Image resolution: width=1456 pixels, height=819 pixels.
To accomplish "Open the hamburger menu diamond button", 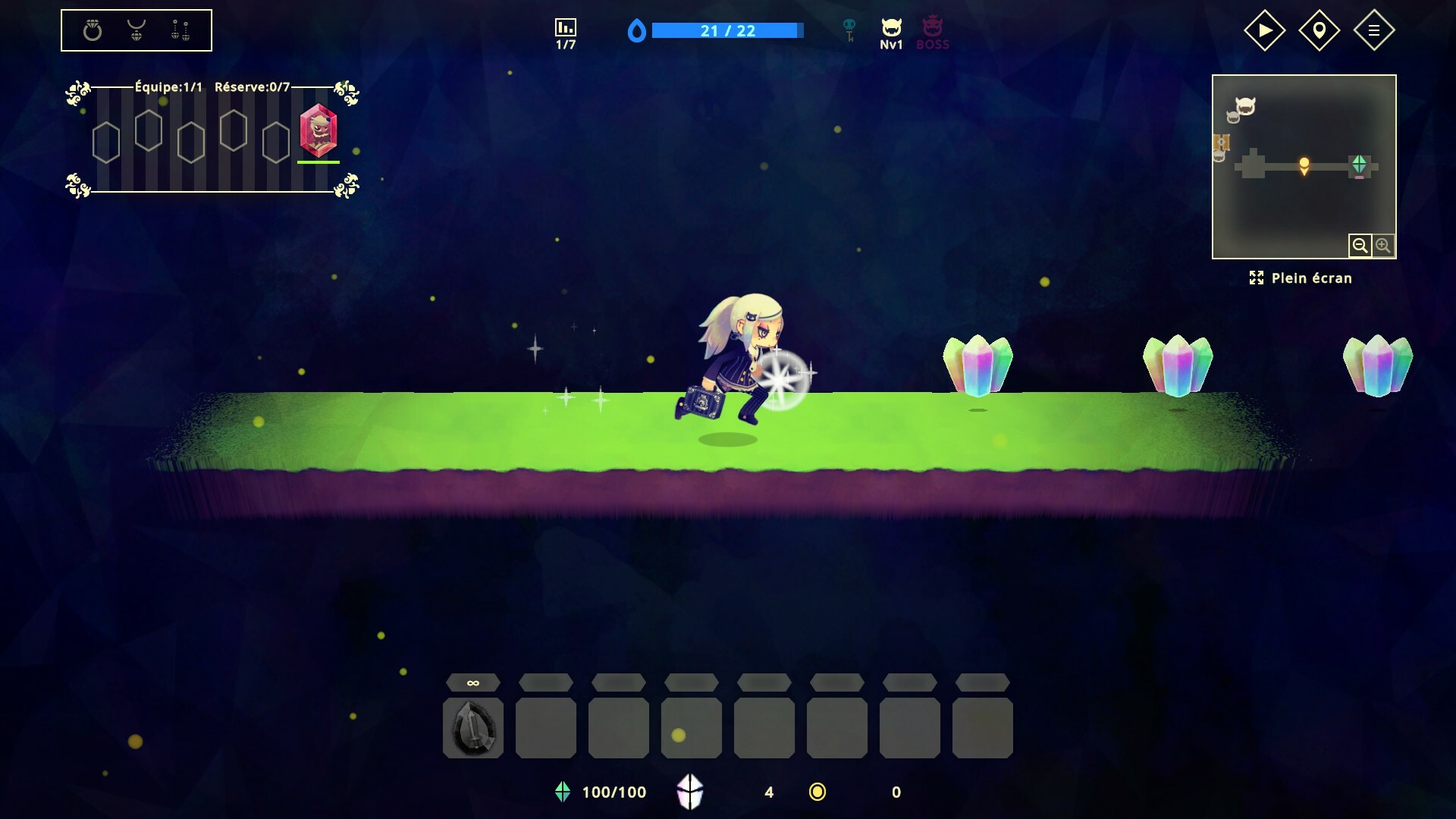I will tap(1373, 30).
